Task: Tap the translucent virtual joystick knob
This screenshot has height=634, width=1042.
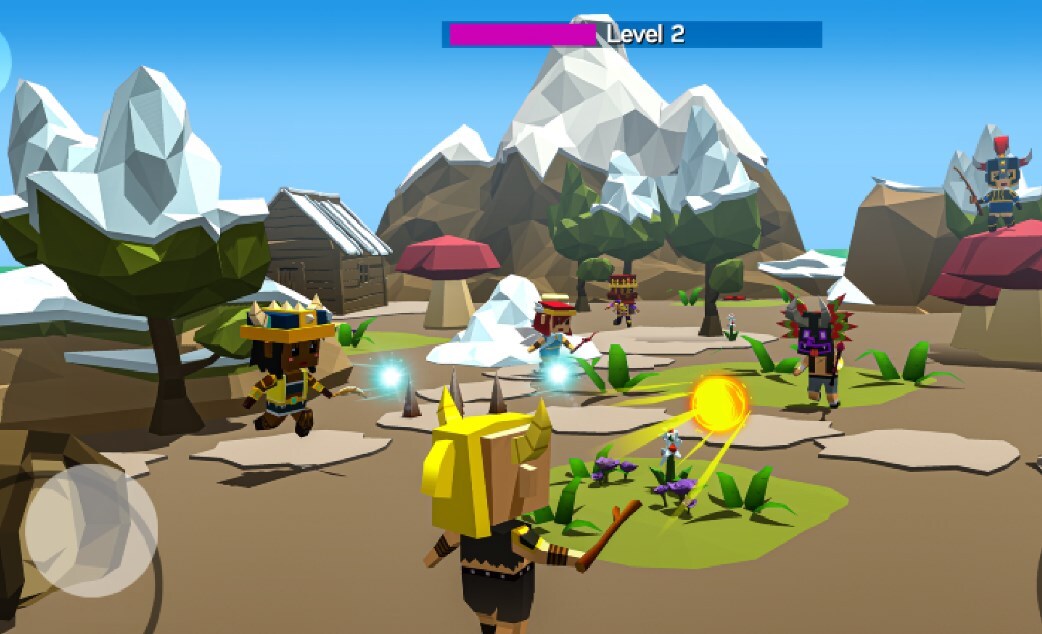Action: tap(91, 530)
